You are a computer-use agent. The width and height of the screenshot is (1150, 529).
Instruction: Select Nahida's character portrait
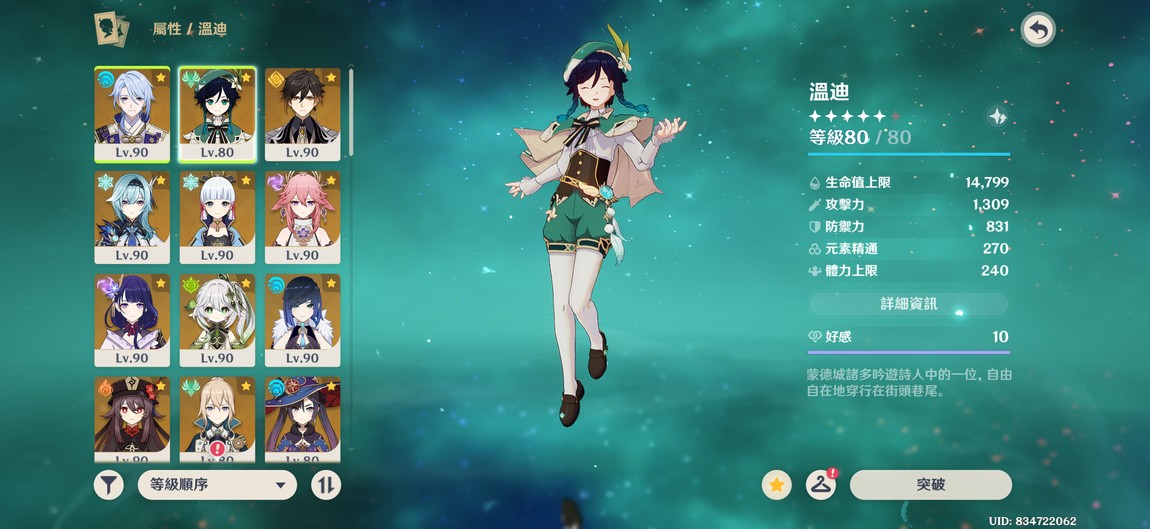pos(217,319)
